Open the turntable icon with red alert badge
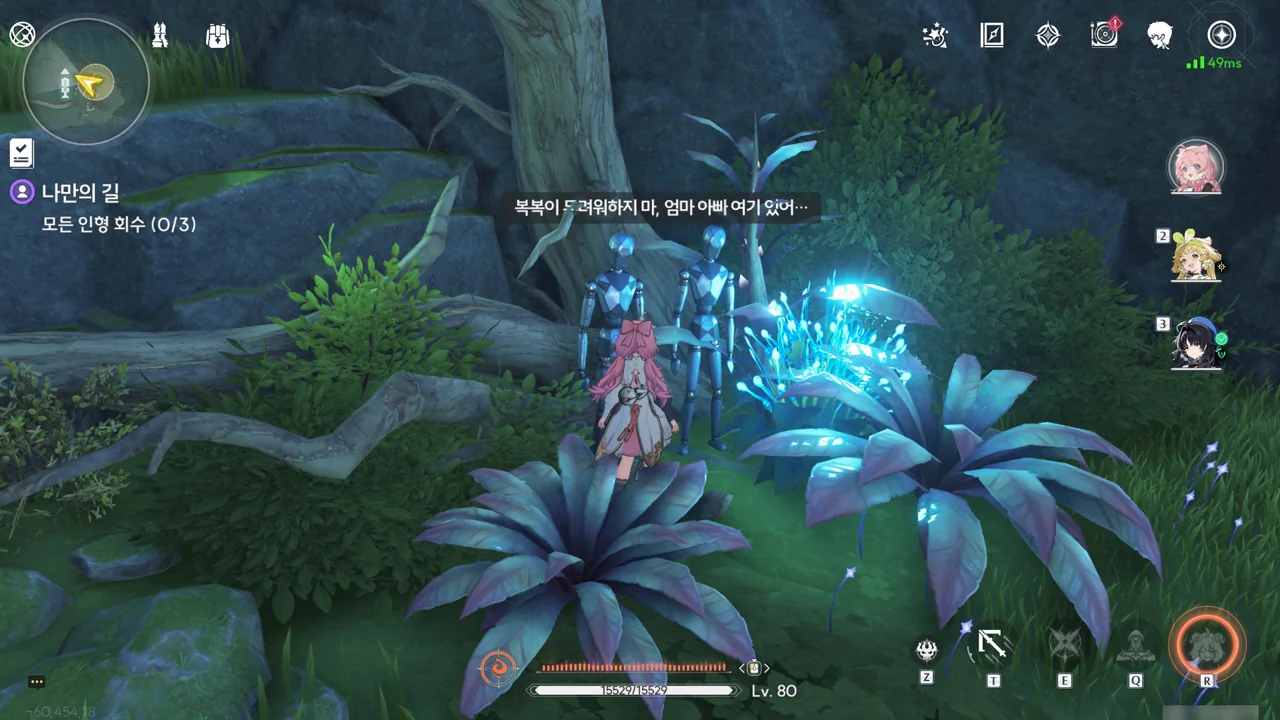Viewport: 1280px width, 720px height. click(1104, 35)
